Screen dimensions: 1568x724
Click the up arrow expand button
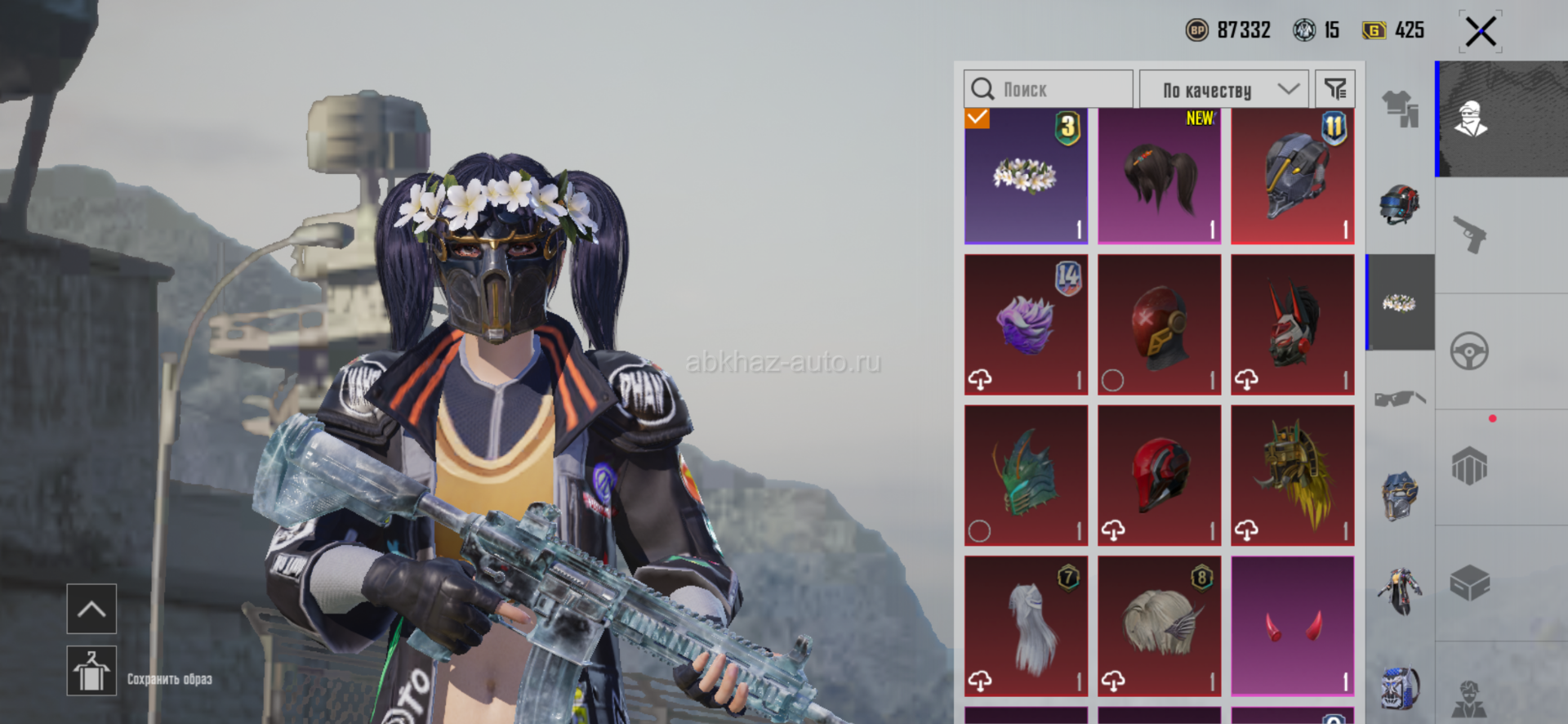point(91,609)
